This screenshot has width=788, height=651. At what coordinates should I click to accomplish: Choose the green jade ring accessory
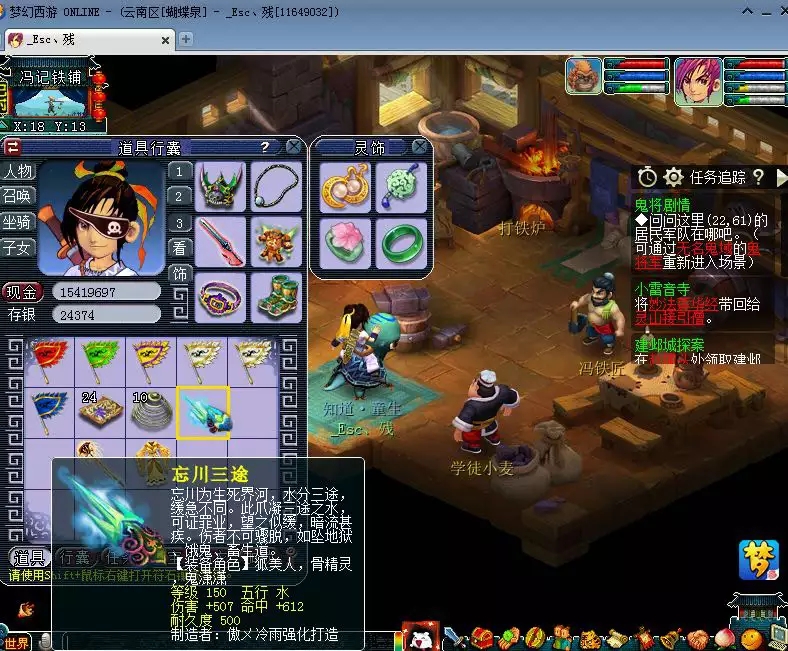tap(403, 243)
